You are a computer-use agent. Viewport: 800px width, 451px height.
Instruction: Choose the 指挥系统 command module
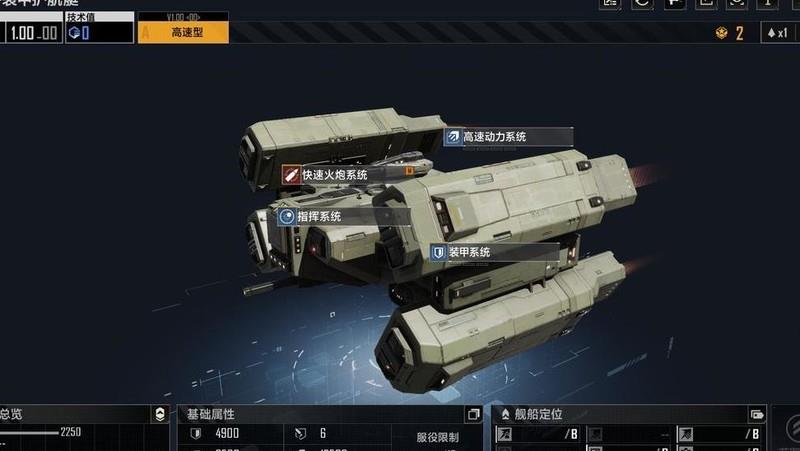pos(318,216)
